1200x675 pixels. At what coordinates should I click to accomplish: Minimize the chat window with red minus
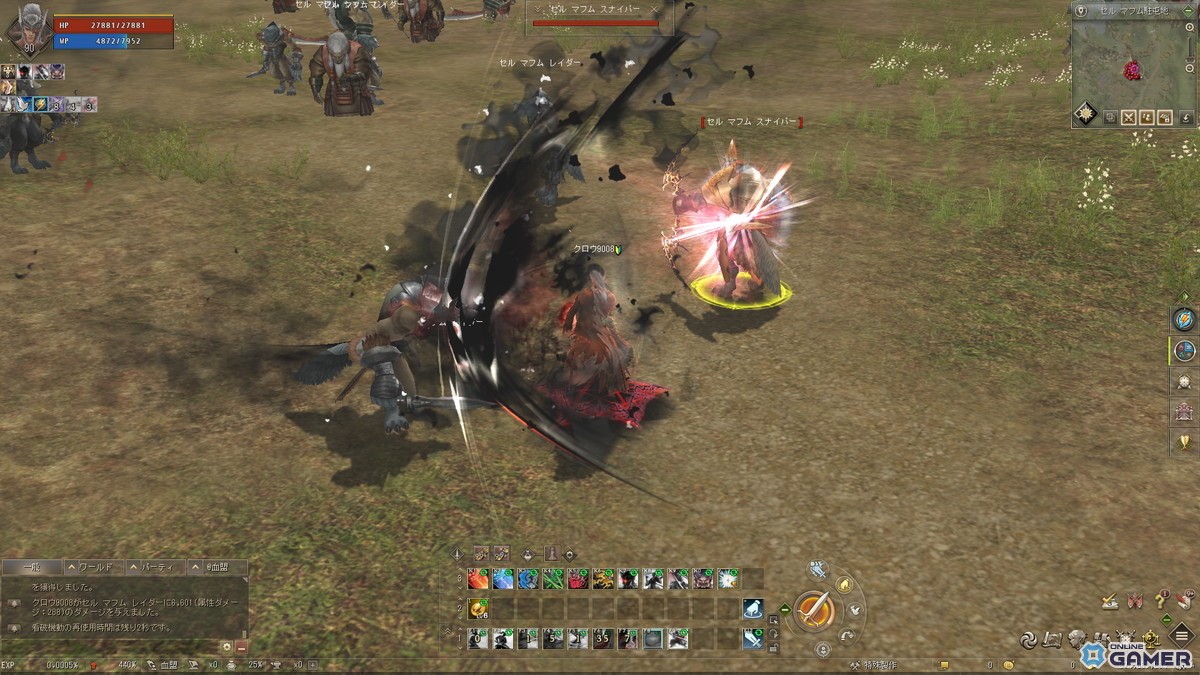tap(241, 647)
